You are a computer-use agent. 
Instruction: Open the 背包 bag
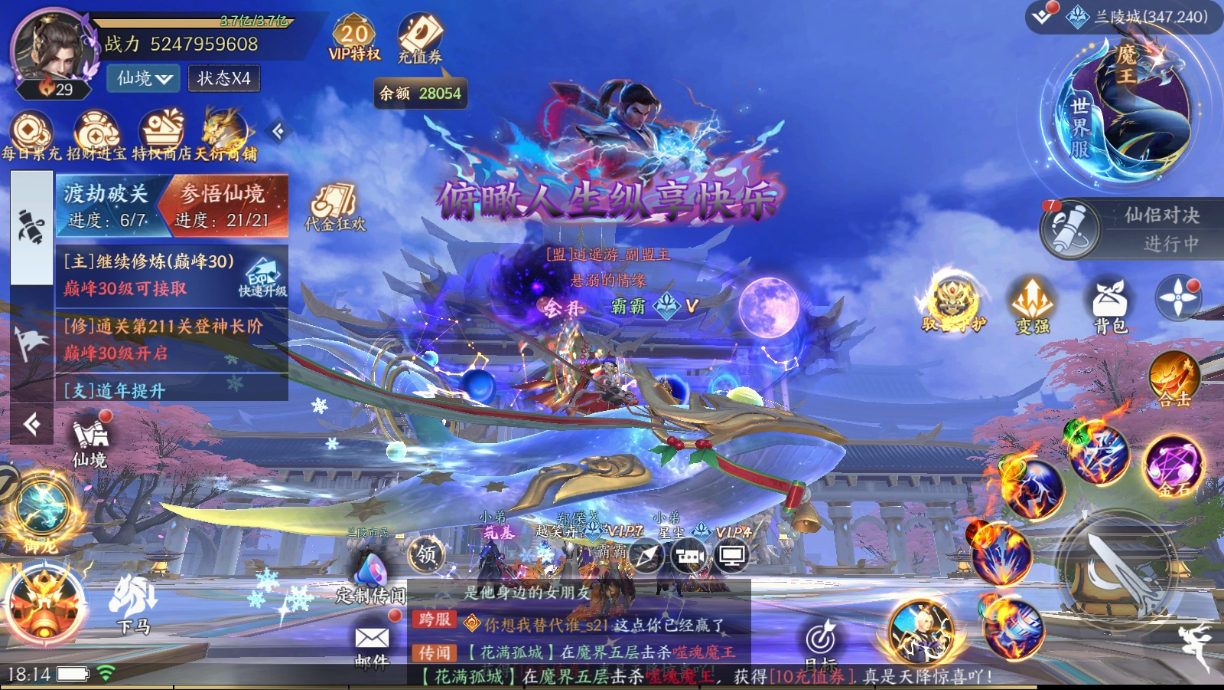pos(1110,304)
